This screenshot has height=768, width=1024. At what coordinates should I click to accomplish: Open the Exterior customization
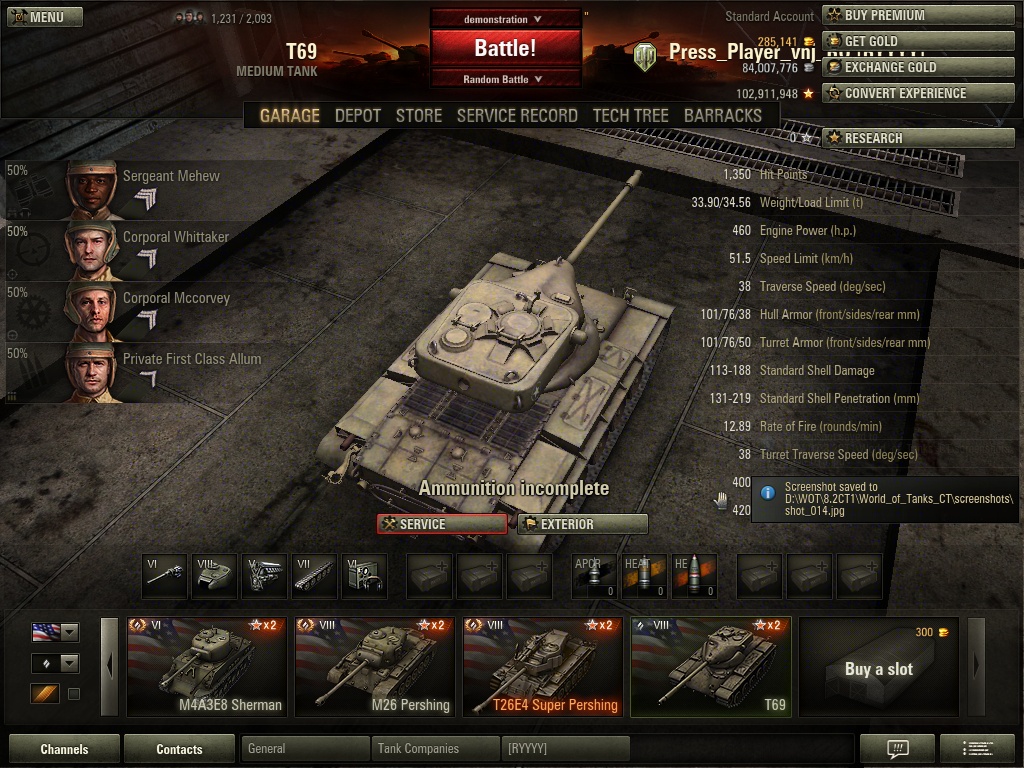click(582, 524)
